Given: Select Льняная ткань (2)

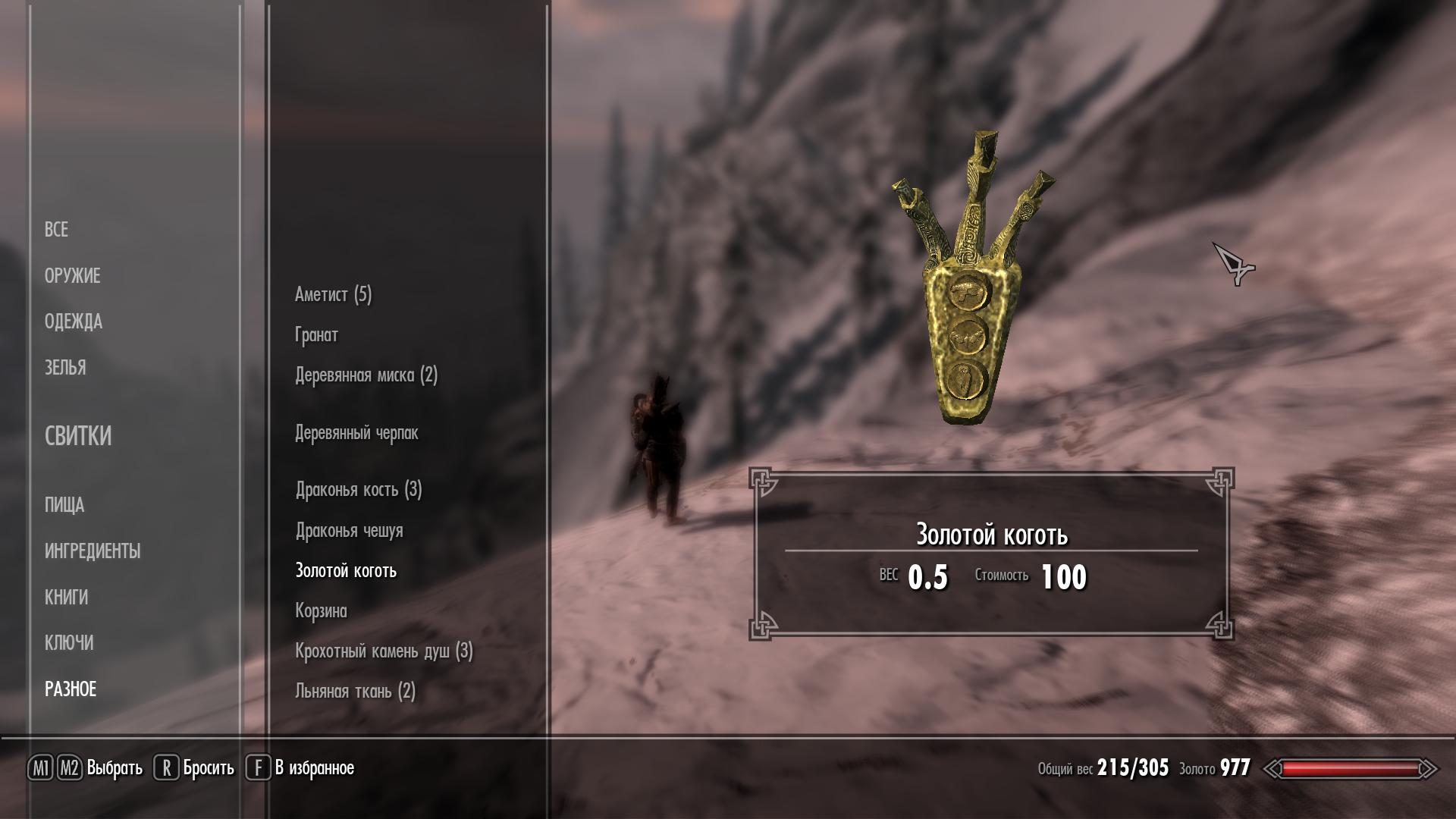Looking at the screenshot, I should (x=355, y=692).
